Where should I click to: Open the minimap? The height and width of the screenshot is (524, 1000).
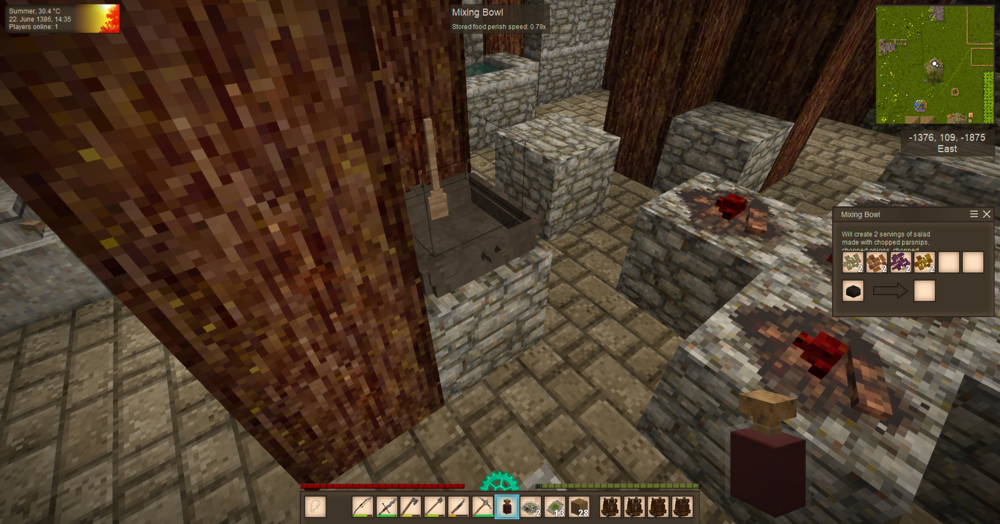pyautogui.click(x=934, y=65)
